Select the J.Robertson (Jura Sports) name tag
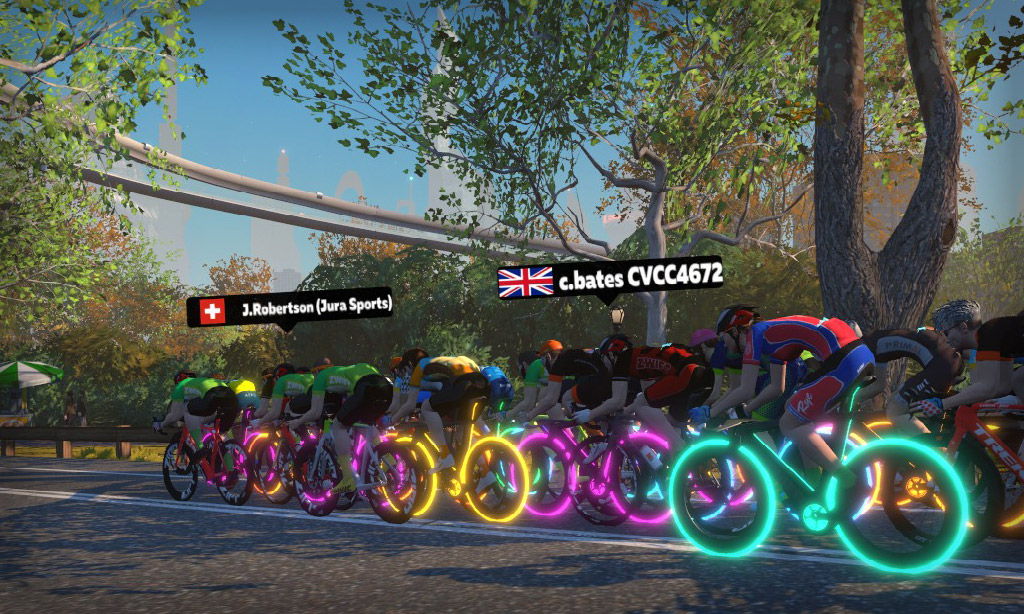1024x614 pixels. pos(289,309)
